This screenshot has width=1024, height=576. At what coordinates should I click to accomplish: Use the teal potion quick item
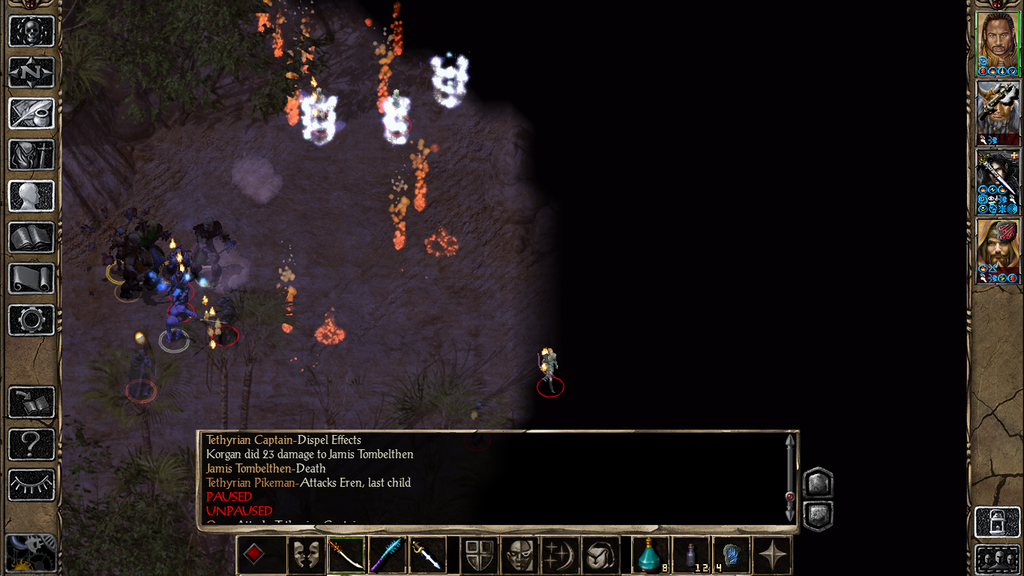coord(650,555)
